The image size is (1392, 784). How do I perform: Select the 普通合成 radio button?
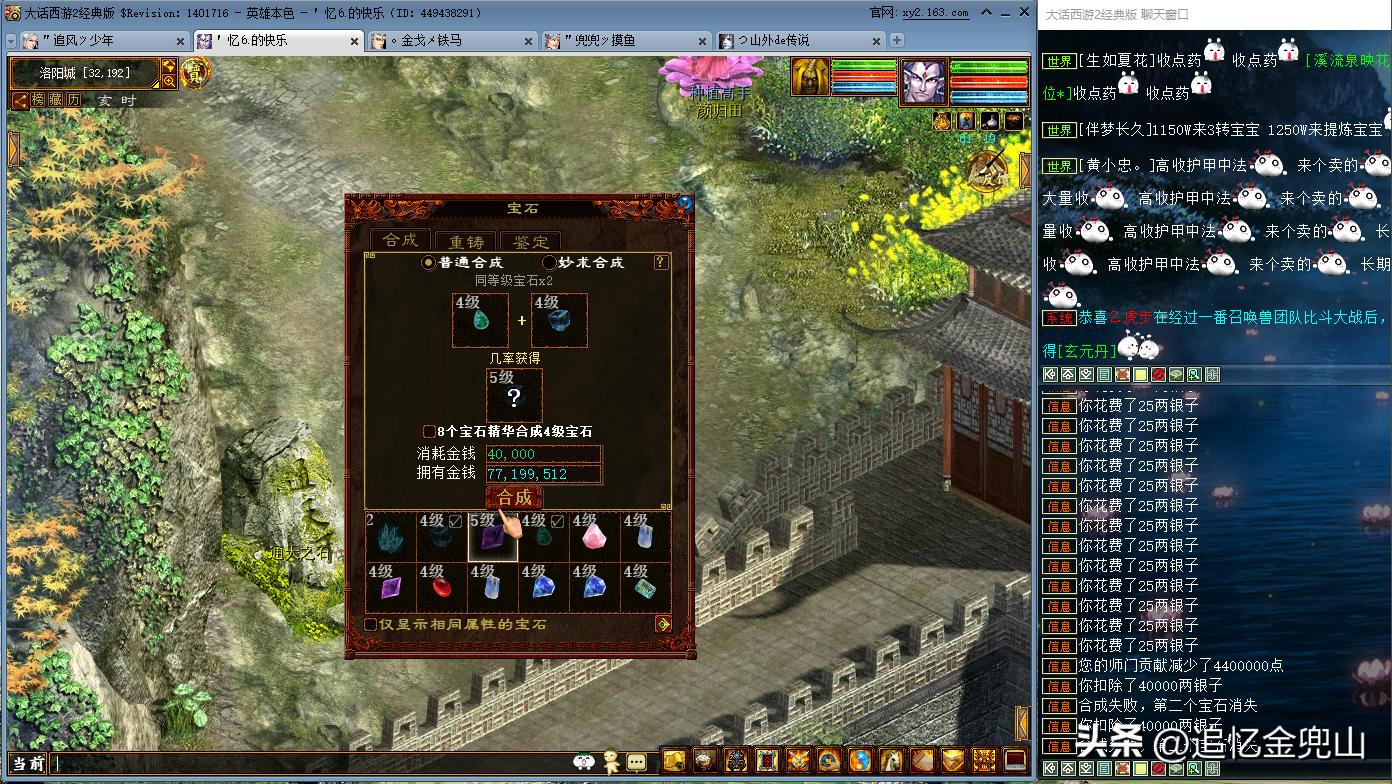428,262
